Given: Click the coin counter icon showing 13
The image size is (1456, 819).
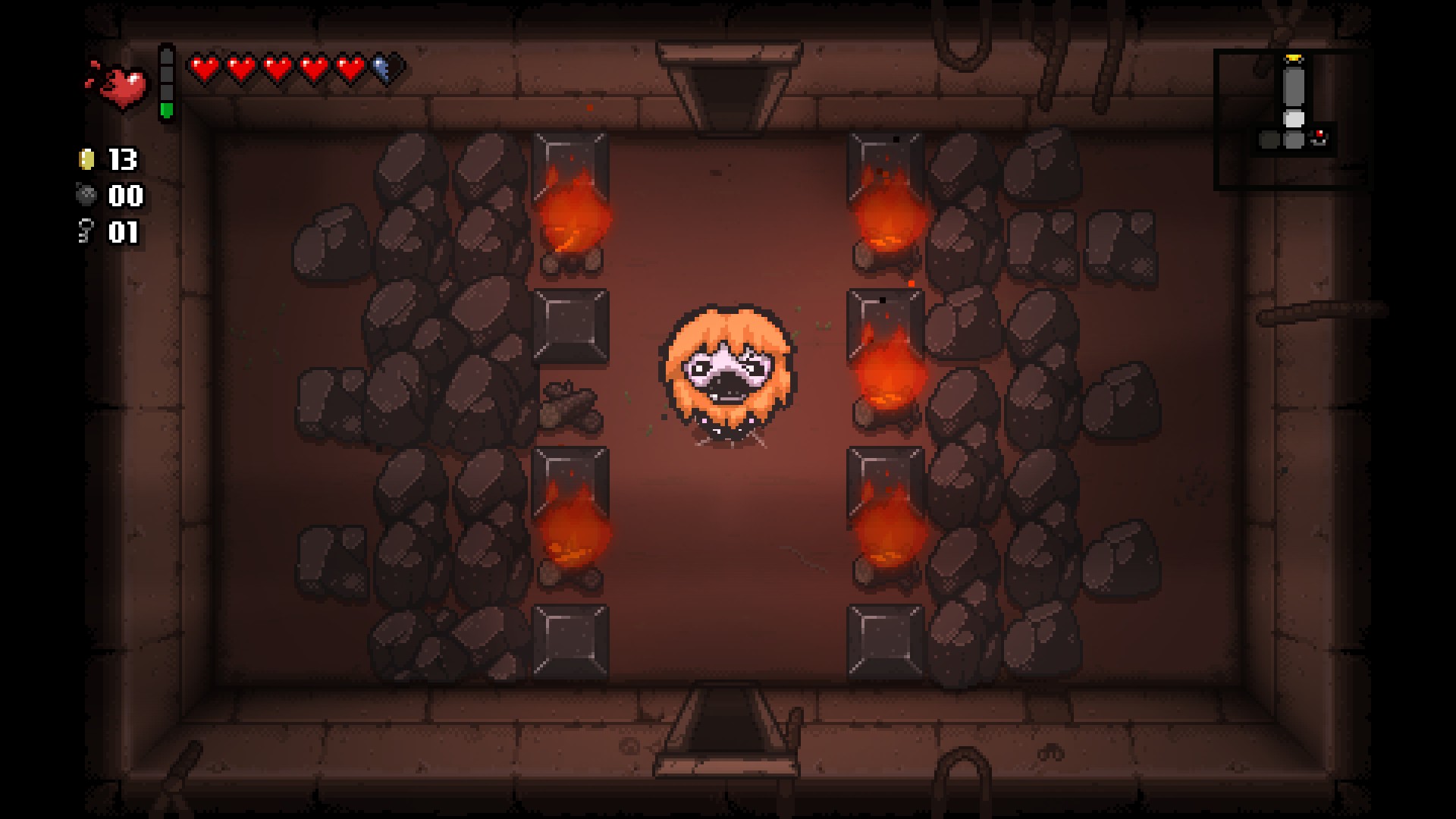Looking at the screenshot, I should pyautogui.click(x=86, y=160).
